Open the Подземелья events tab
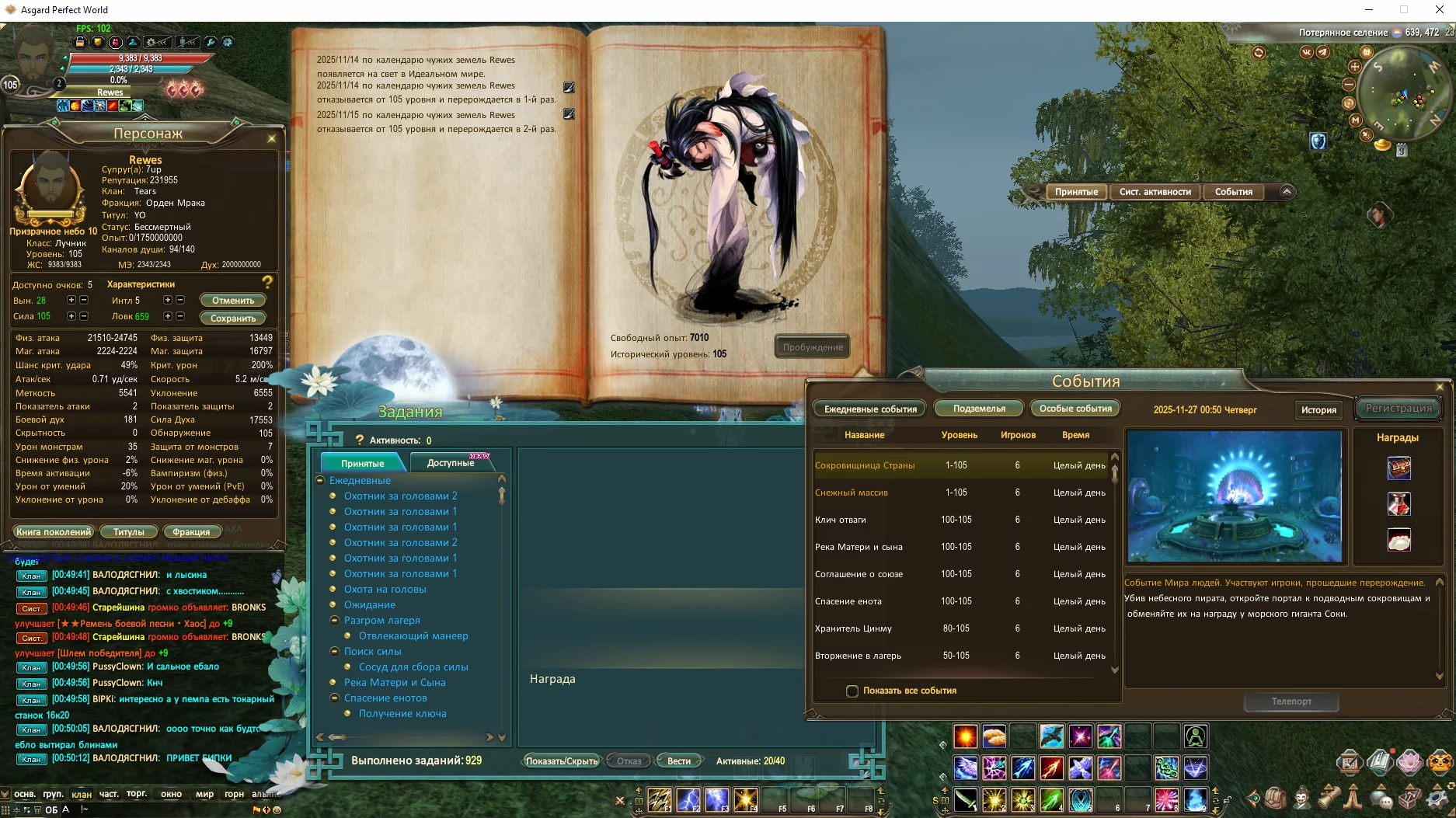Viewport: 1456px width, 818px height. pos(979,408)
